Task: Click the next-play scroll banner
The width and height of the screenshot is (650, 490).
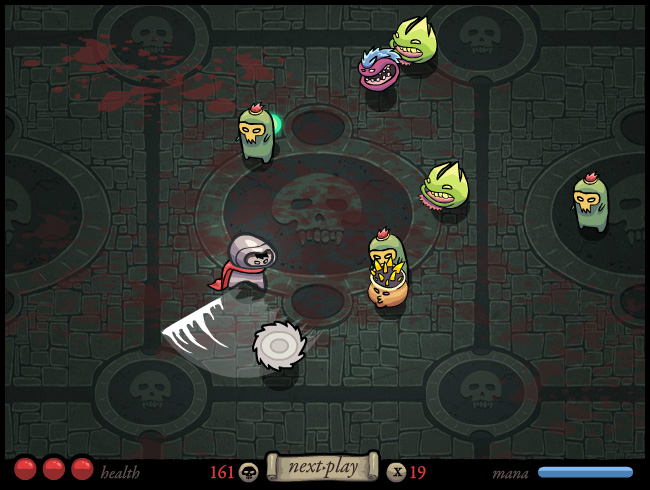Action: tap(322, 467)
